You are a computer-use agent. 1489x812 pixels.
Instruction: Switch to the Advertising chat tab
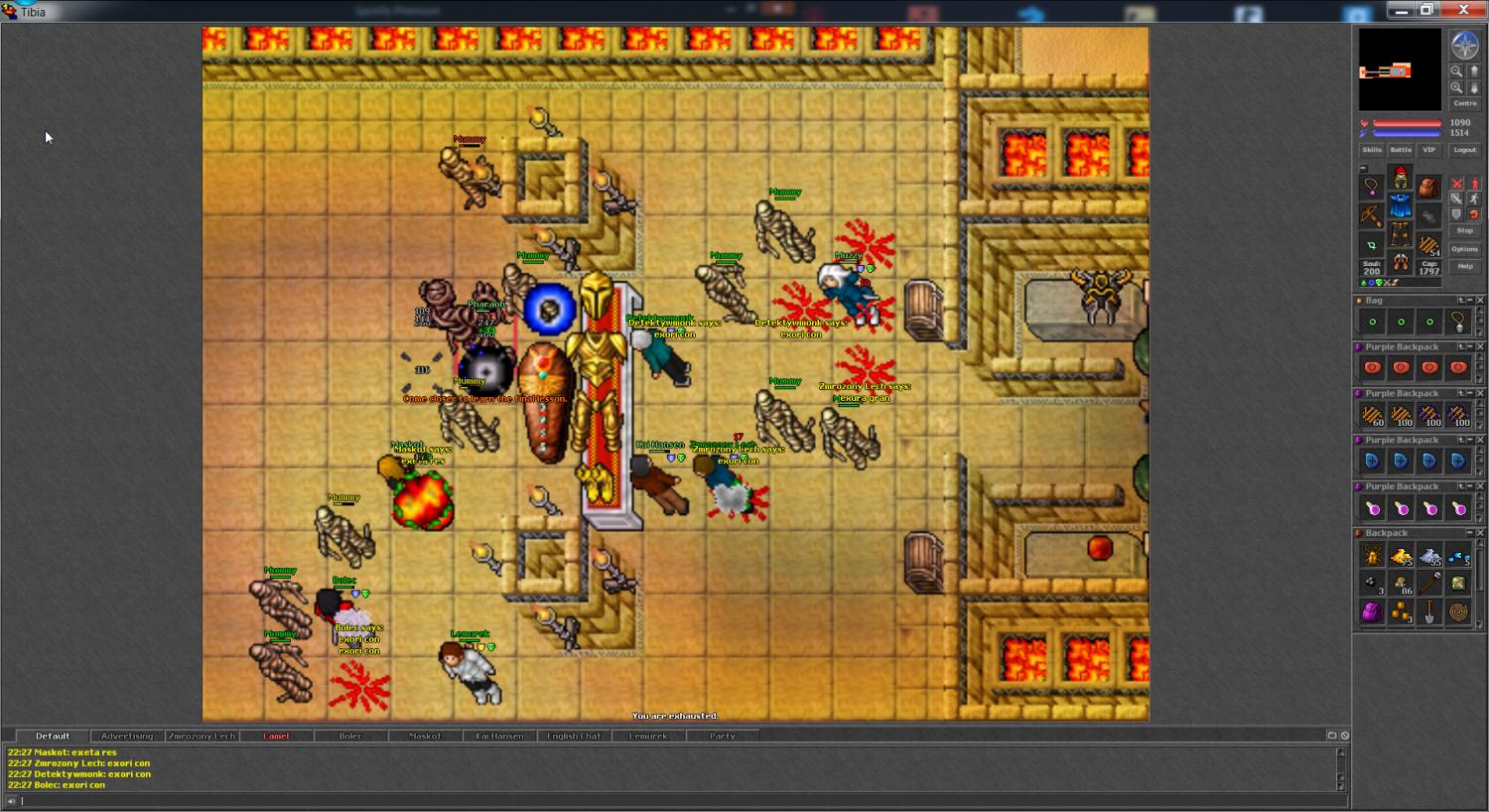pos(127,737)
